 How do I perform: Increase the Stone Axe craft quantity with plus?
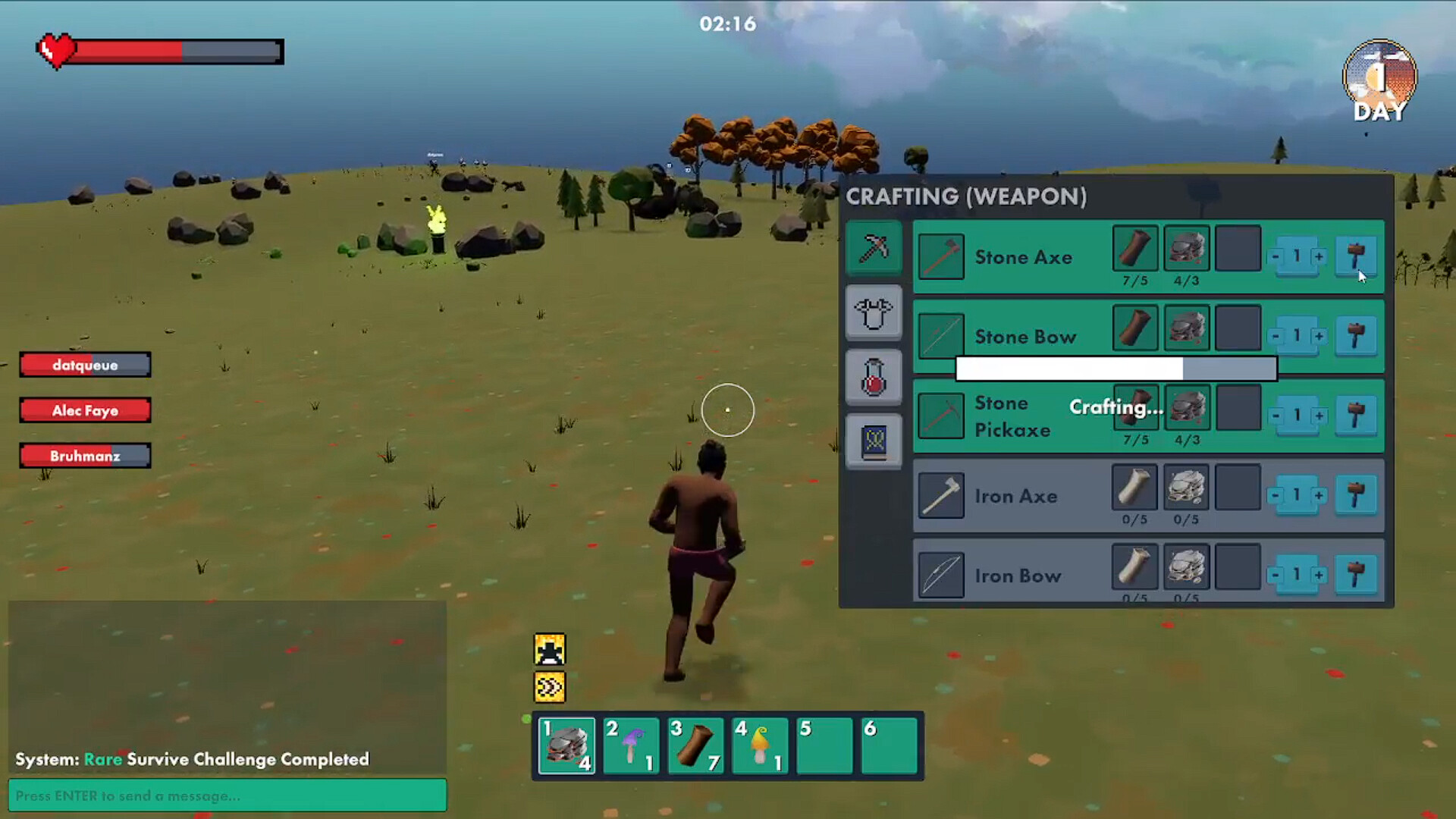1319,256
